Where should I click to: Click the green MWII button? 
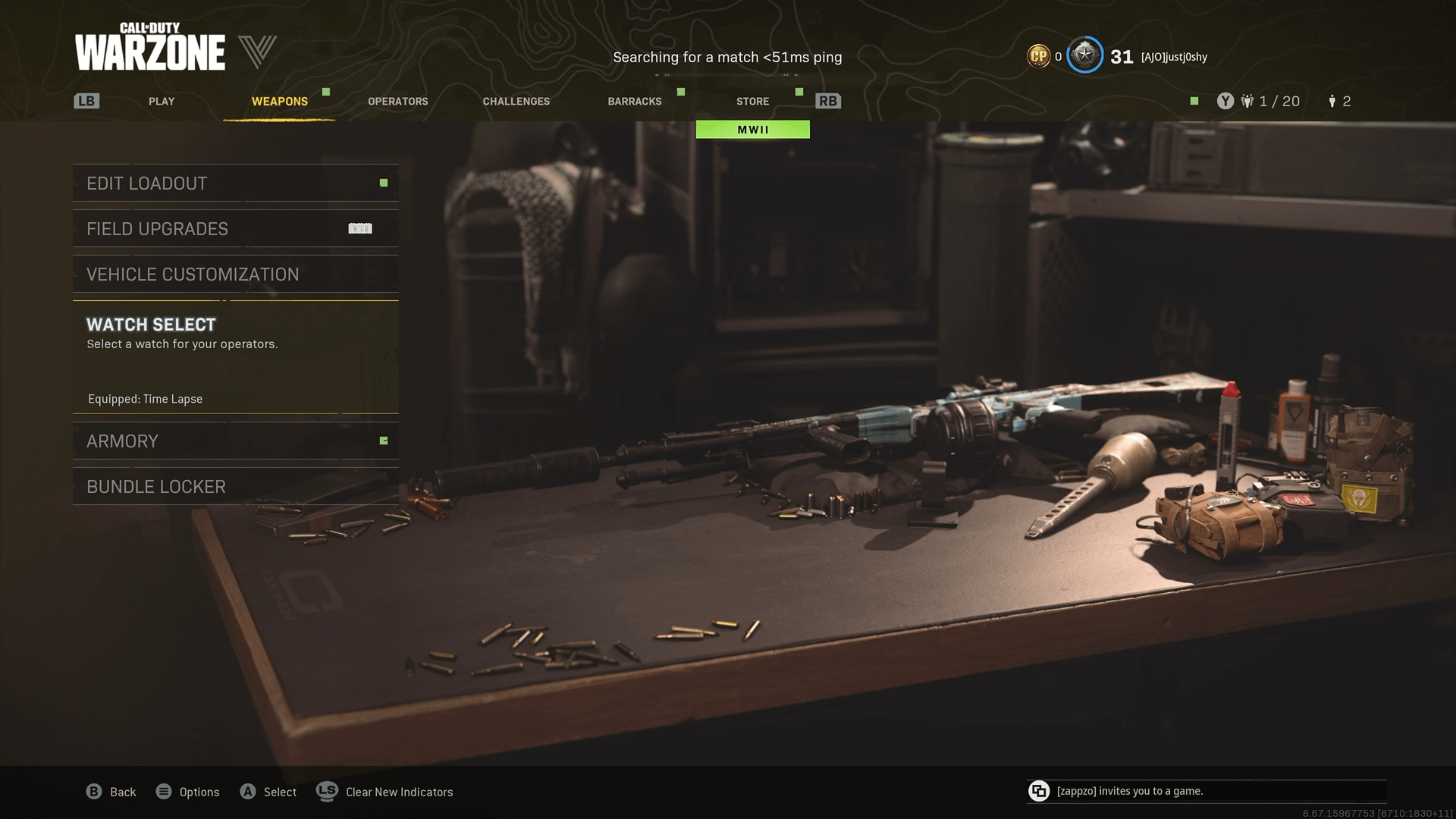click(x=753, y=130)
